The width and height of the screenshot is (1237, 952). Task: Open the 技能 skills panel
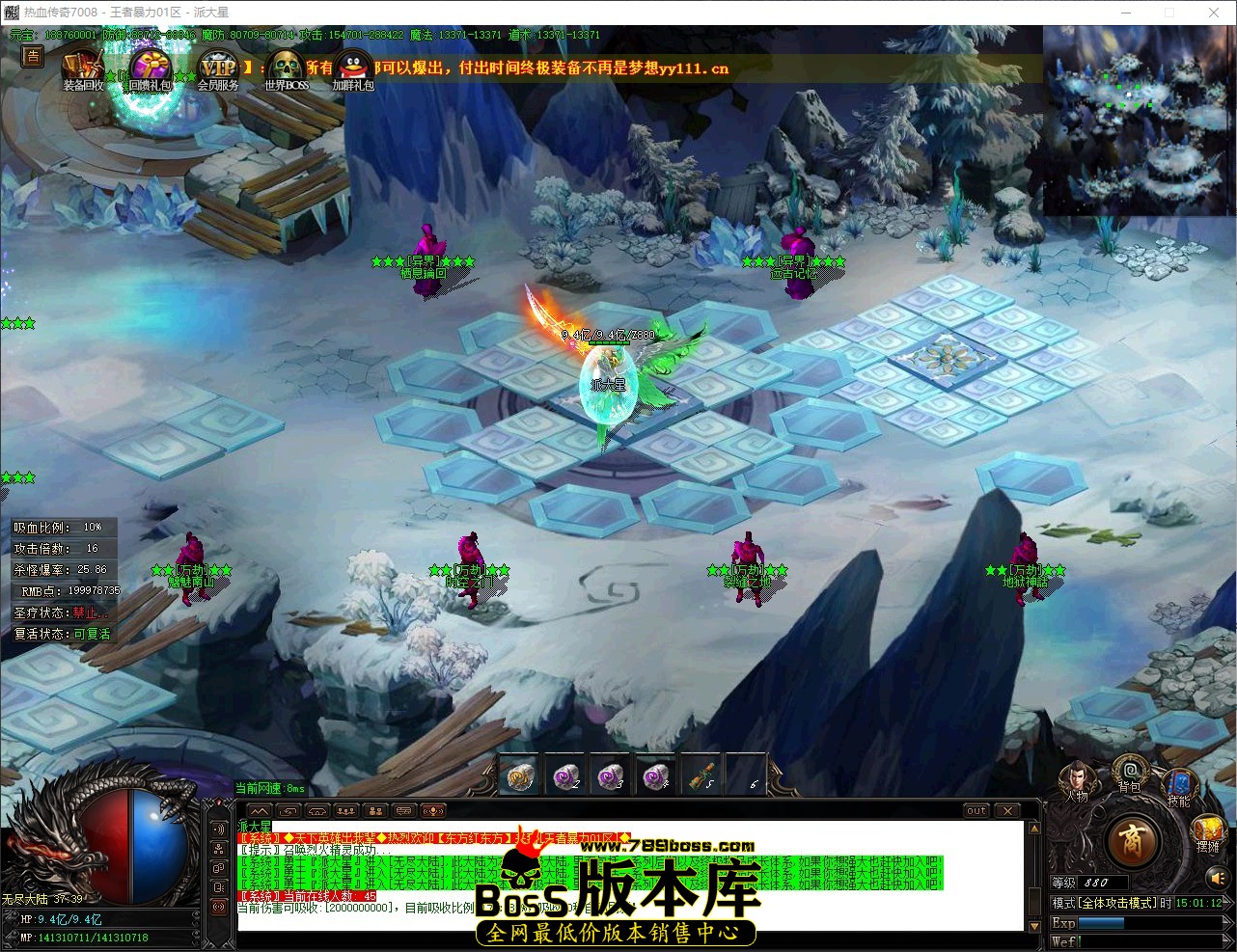click(1179, 783)
